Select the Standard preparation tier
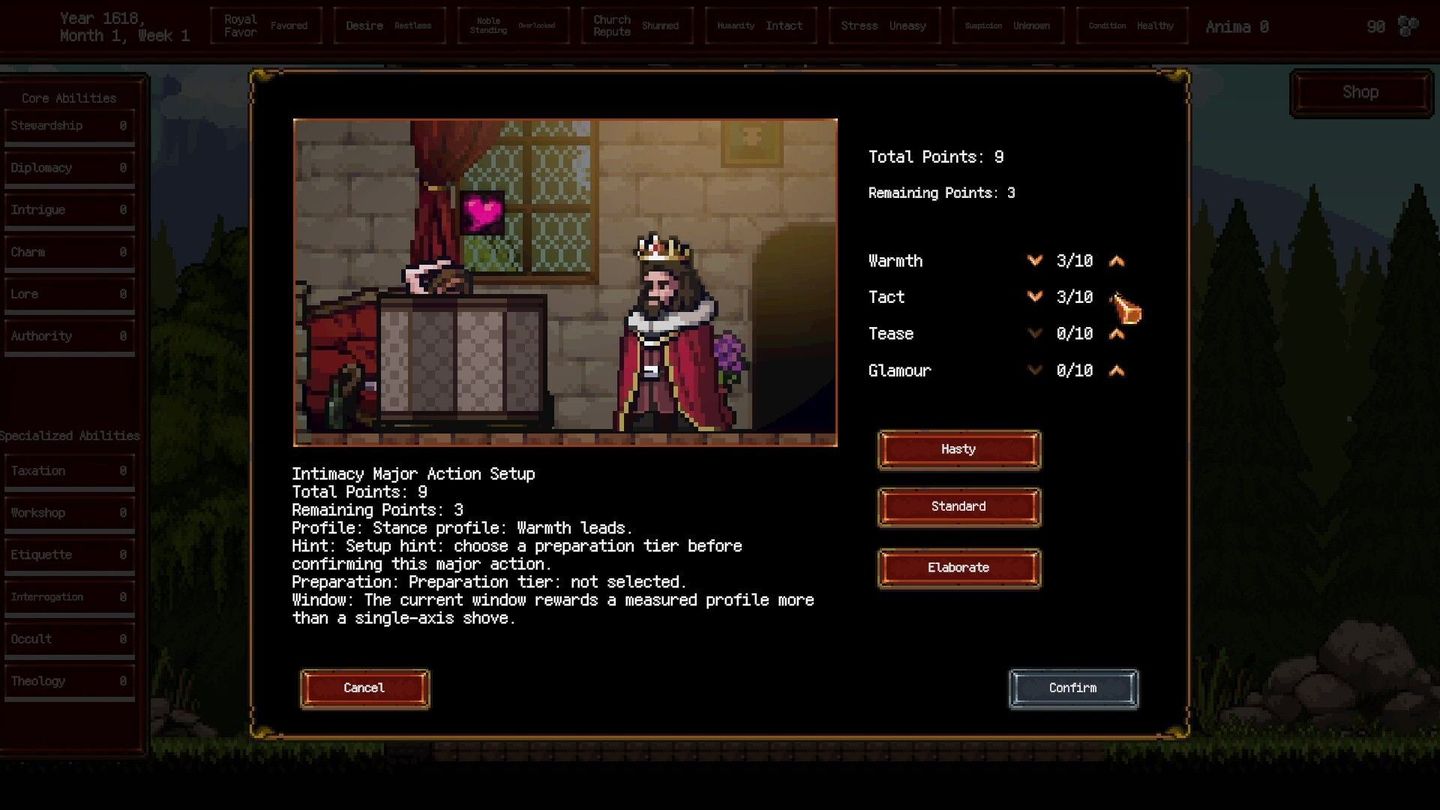 pyautogui.click(x=958, y=506)
